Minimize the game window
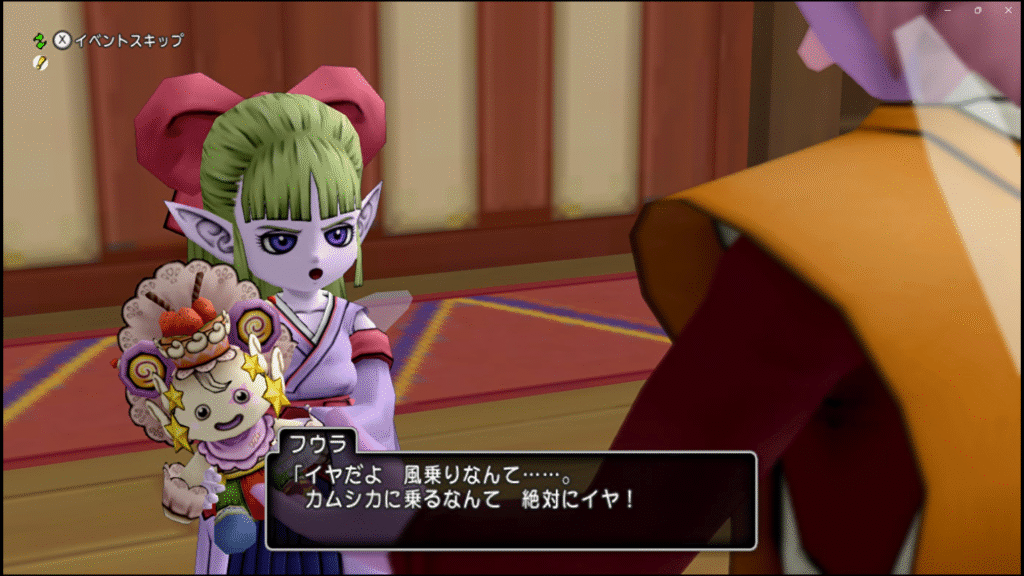1024x576 pixels. coord(947,9)
